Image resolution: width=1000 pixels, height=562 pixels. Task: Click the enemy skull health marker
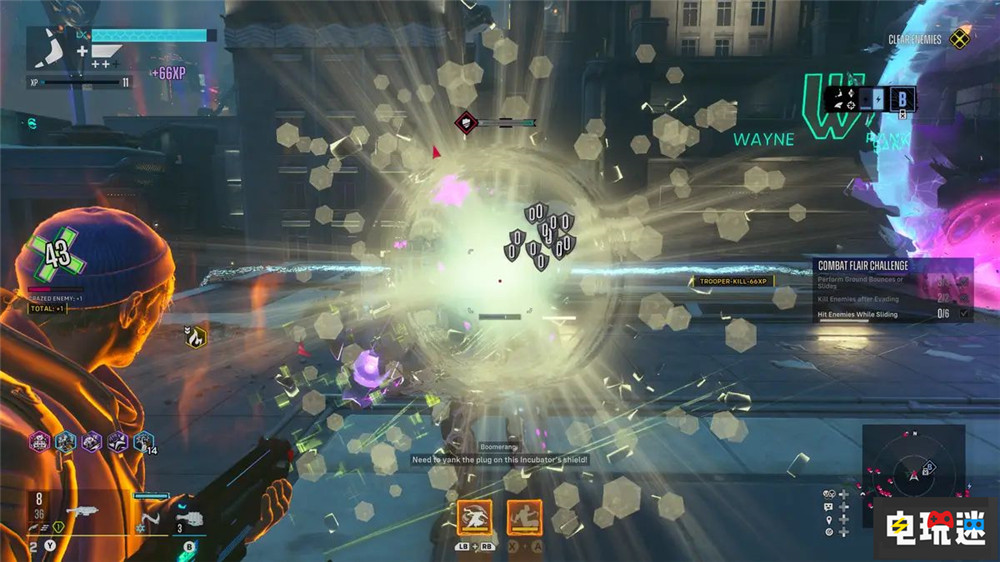pyautogui.click(x=466, y=122)
